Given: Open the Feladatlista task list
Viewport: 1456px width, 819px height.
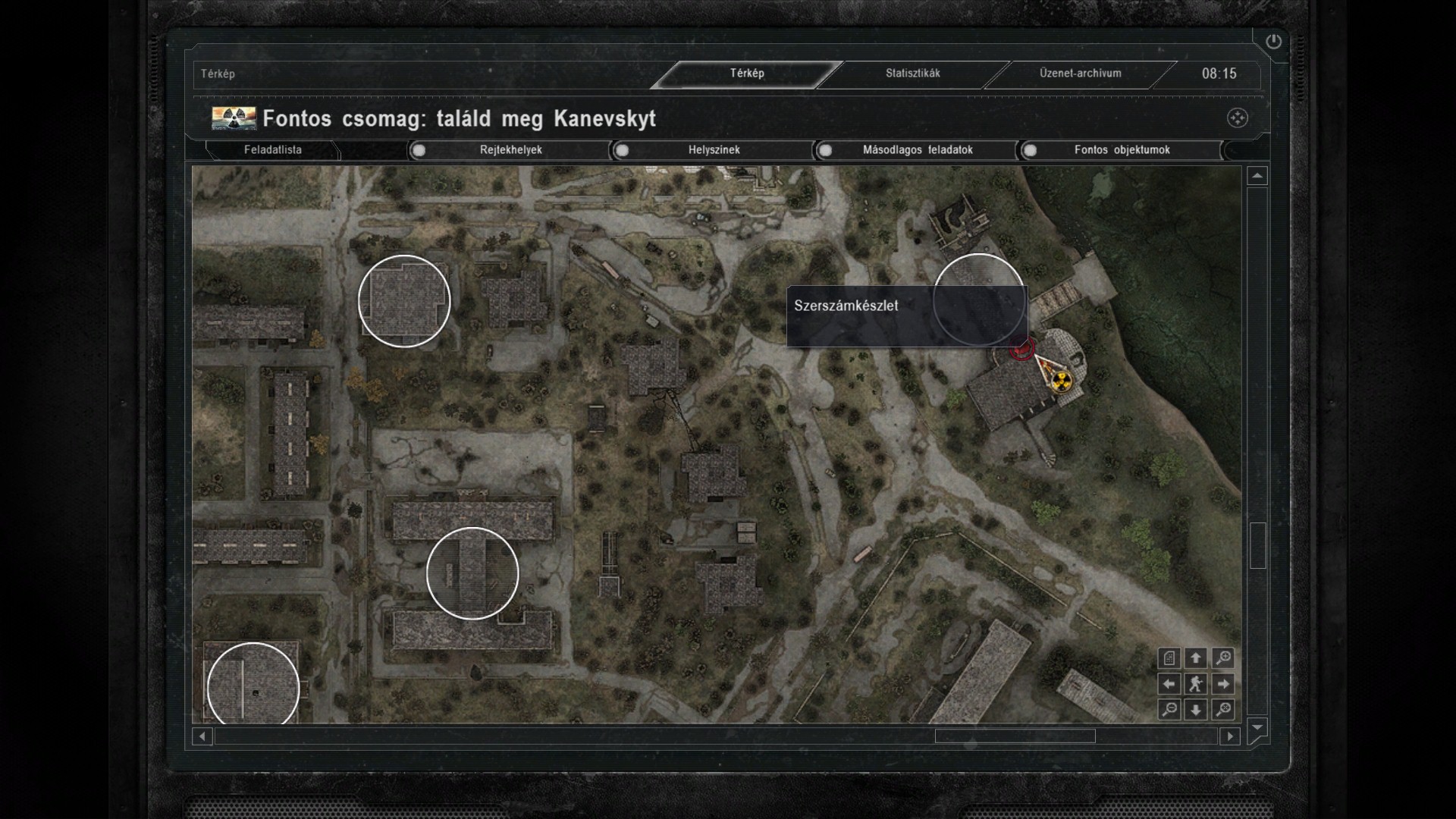Looking at the screenshot, I should pyautogui.click(x=273, y=150).
